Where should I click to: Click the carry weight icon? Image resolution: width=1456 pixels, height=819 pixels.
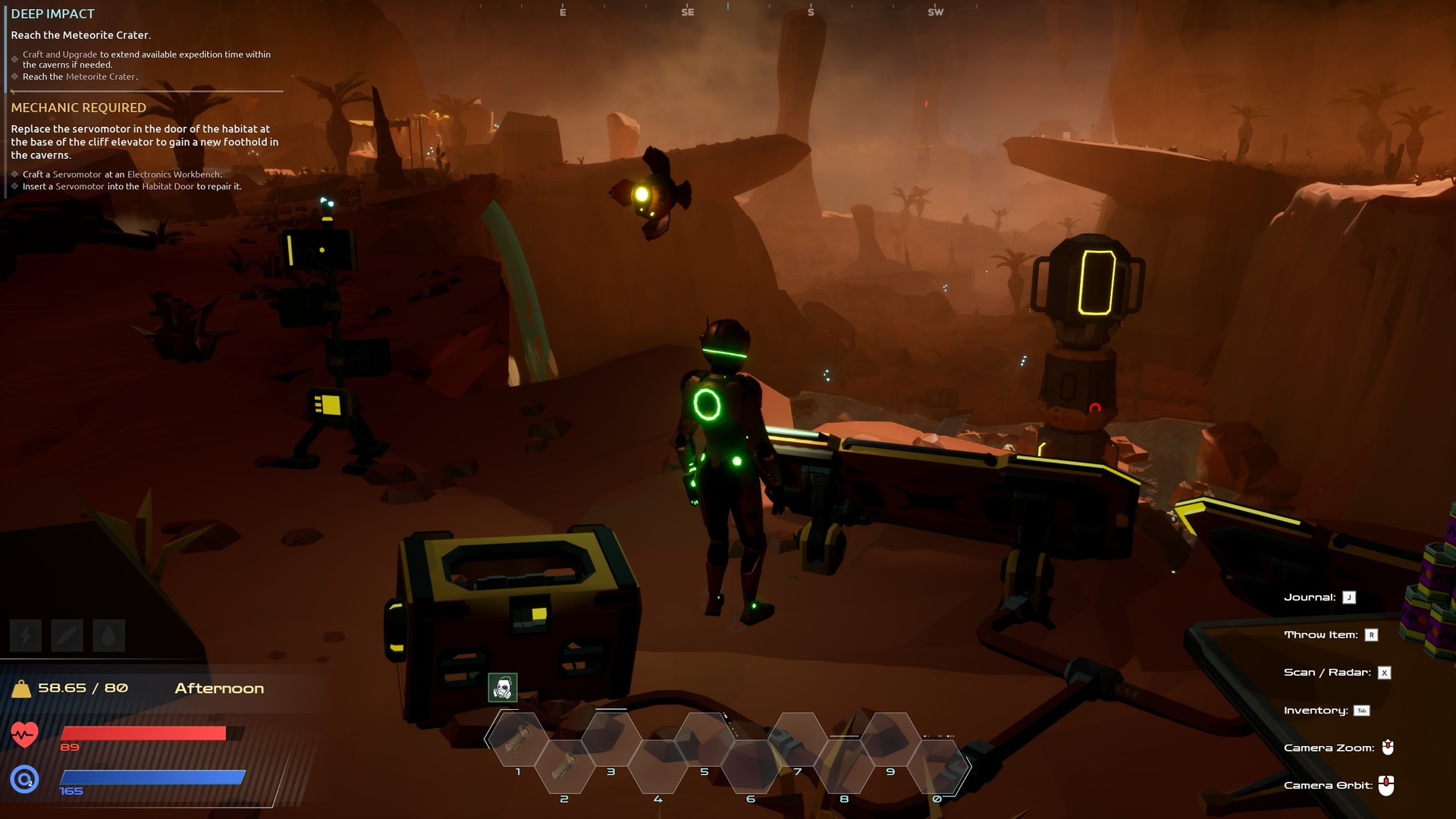pyautogui.click(x=21, y=689)
